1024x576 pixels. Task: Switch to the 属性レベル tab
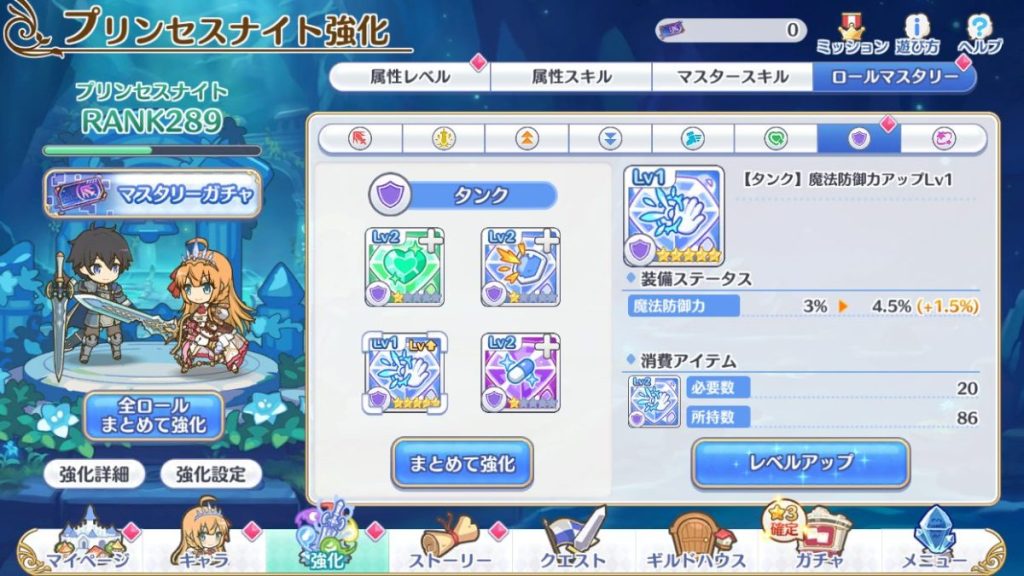(409, 77)
